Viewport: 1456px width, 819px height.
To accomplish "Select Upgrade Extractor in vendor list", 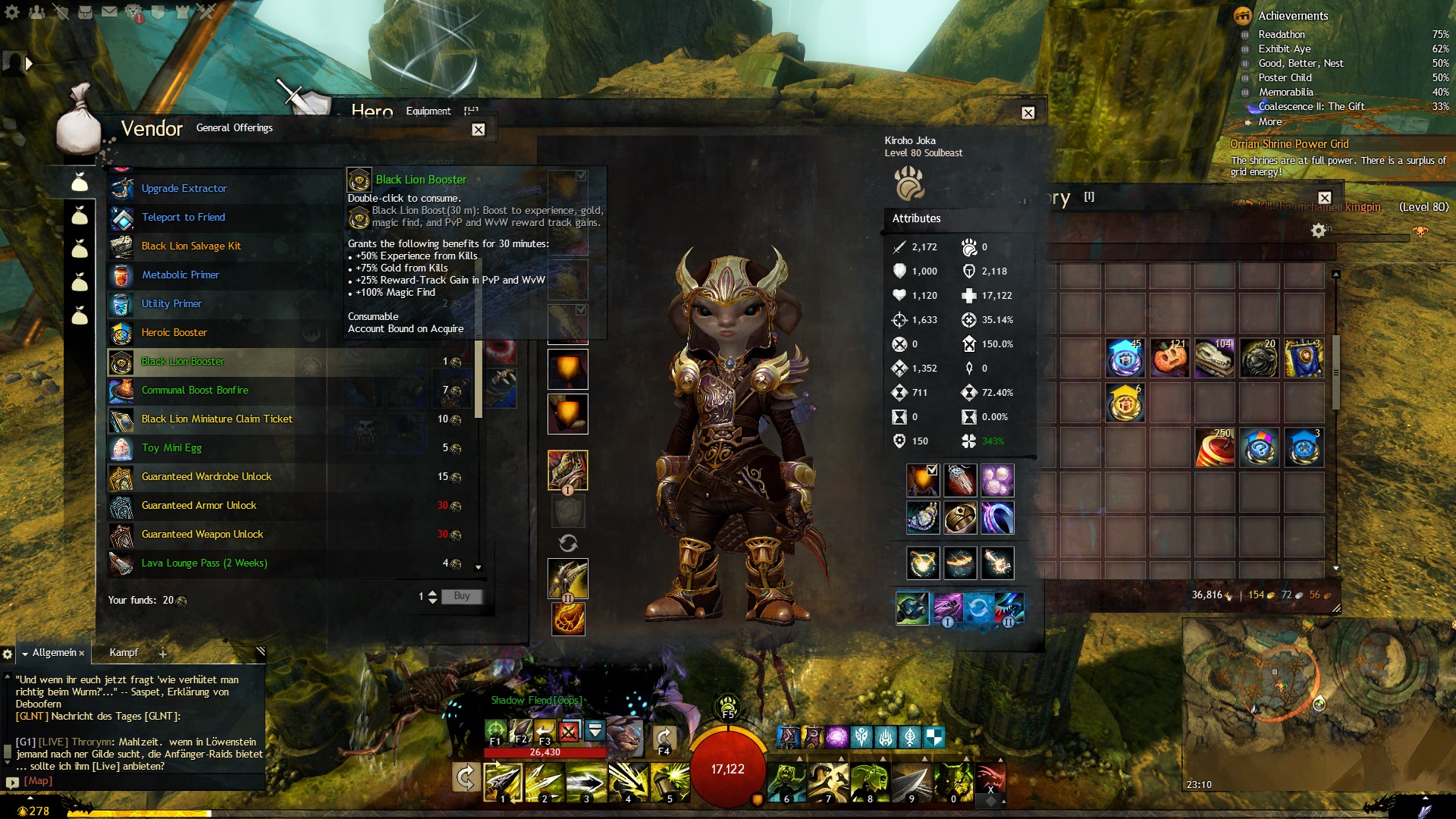I will coord(184,189).
